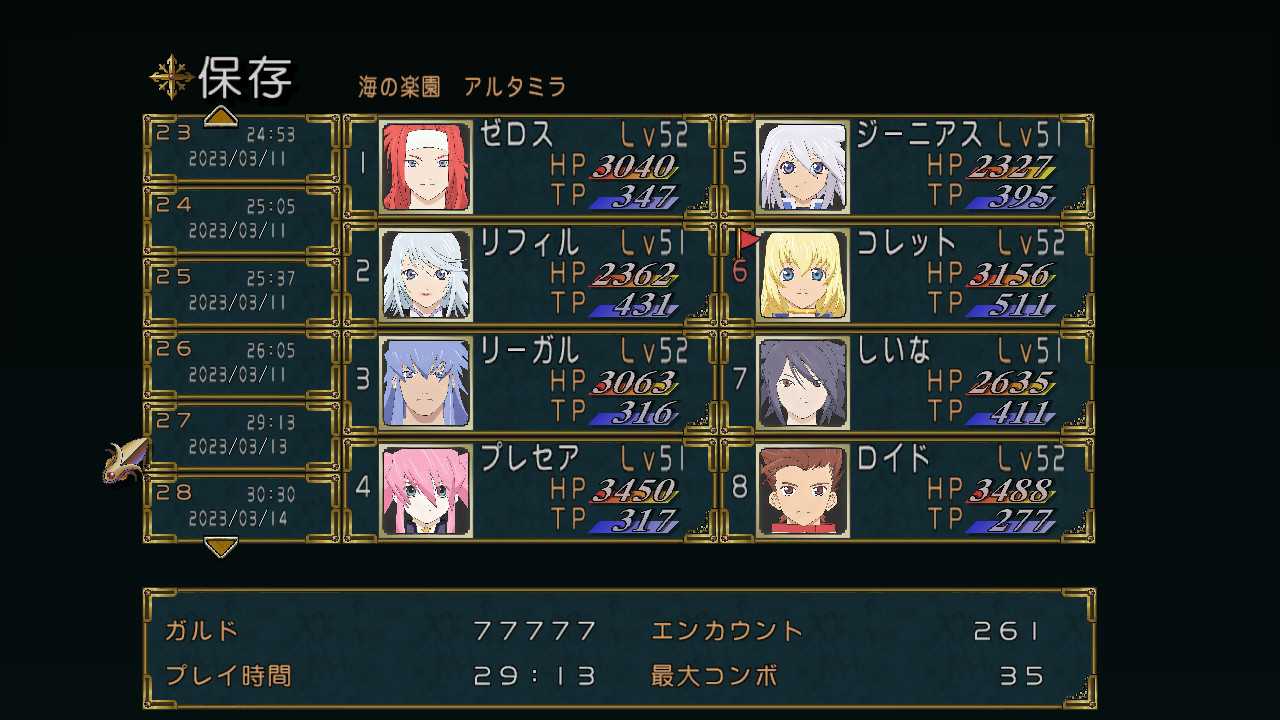
Task: Select save slot 28 dated 2023/03/14
Action: [241, 507]
